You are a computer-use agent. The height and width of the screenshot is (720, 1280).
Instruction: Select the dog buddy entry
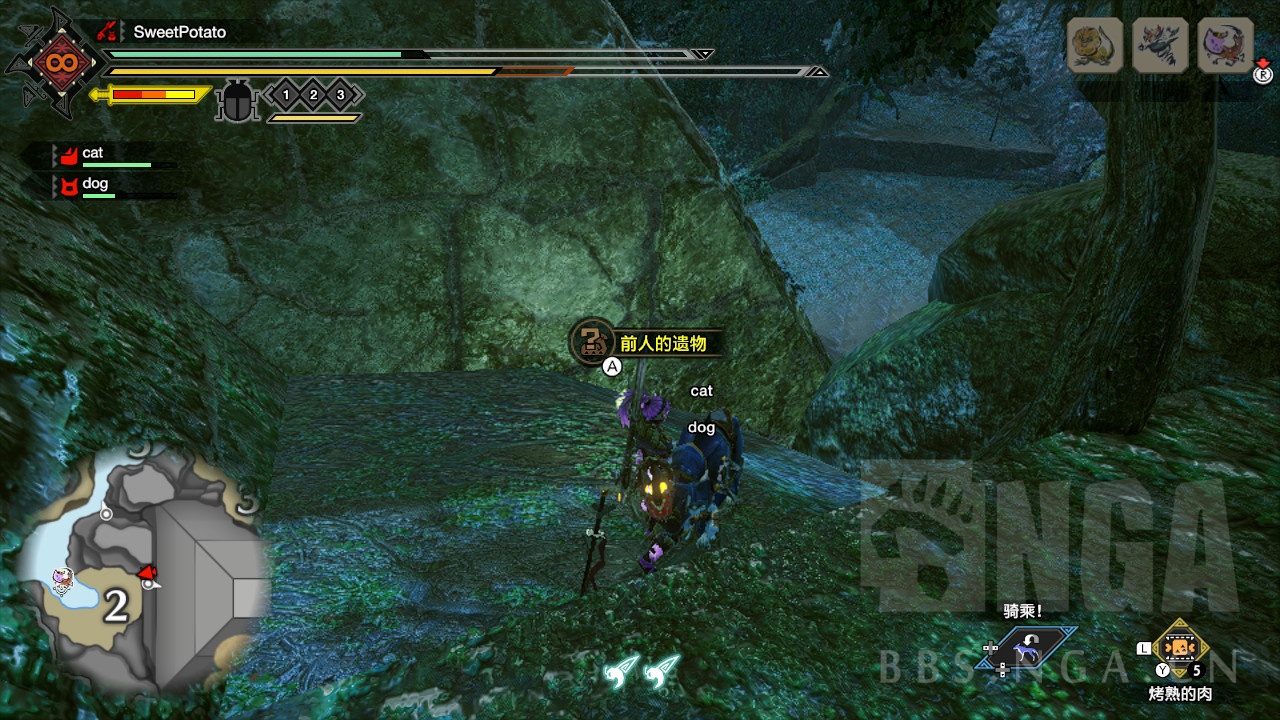(x=95, y=184)
